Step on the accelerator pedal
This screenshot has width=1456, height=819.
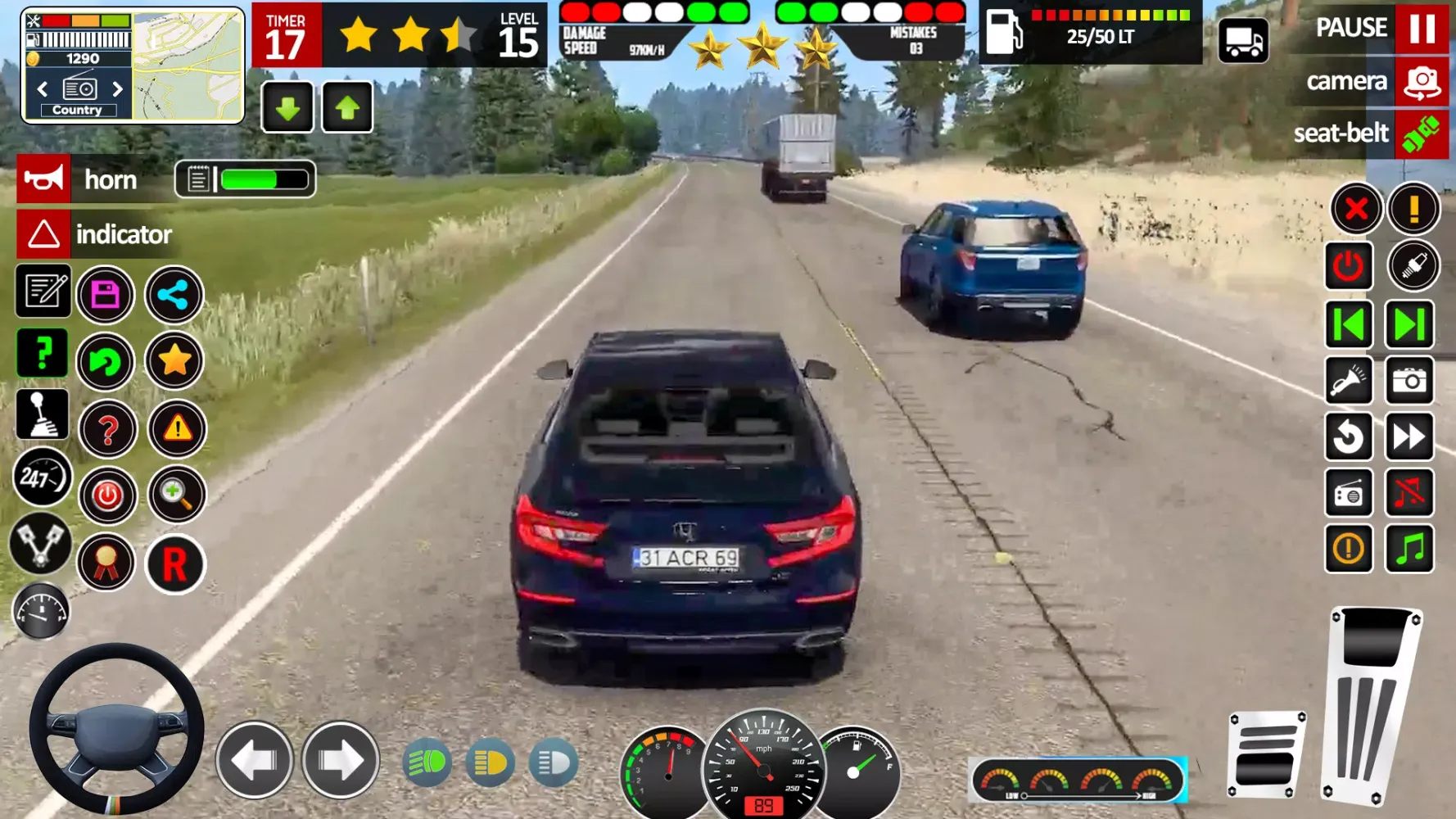(x=1371, y=704)
